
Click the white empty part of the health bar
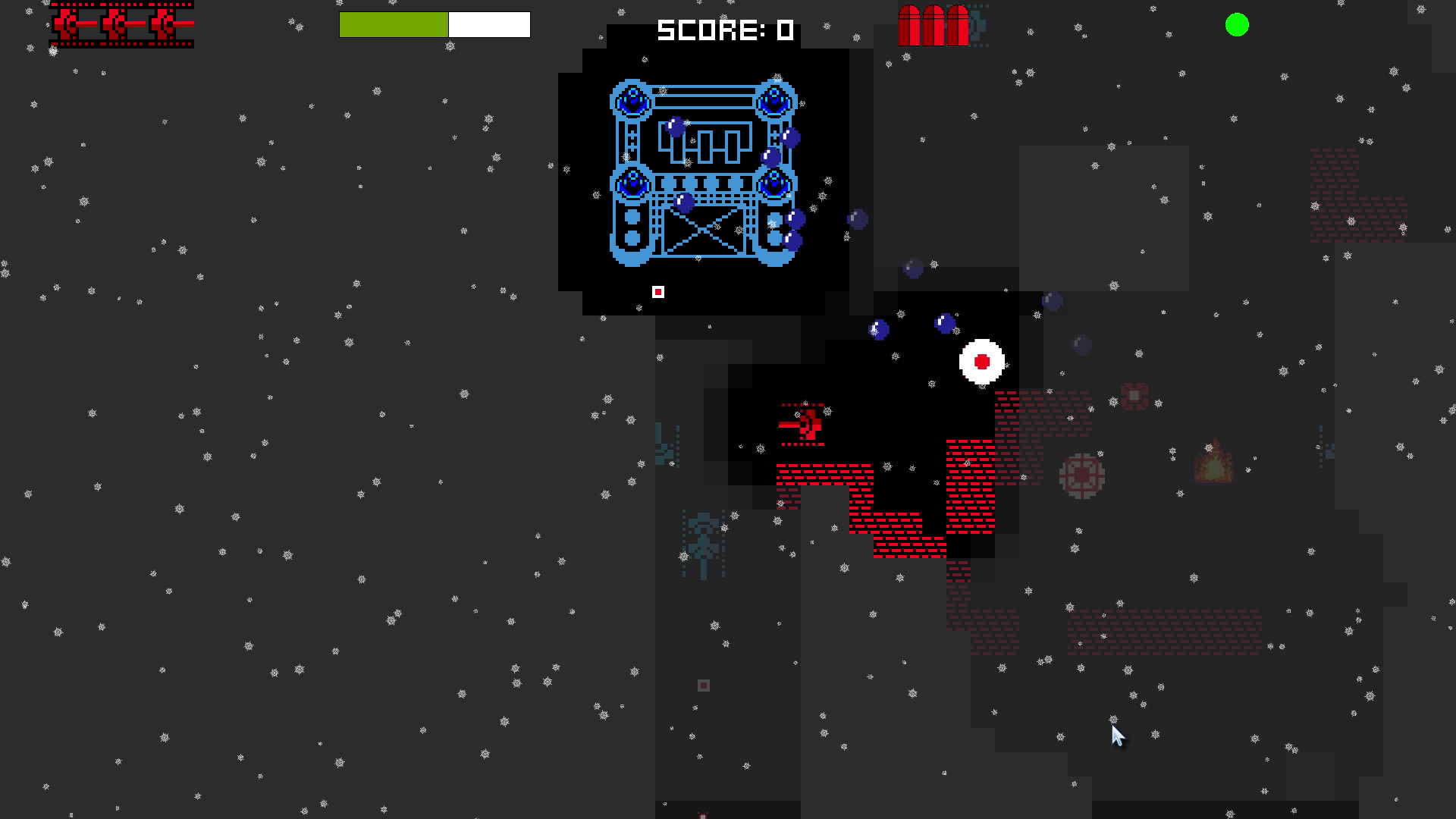pyautogui.click(x=489, y=24)
